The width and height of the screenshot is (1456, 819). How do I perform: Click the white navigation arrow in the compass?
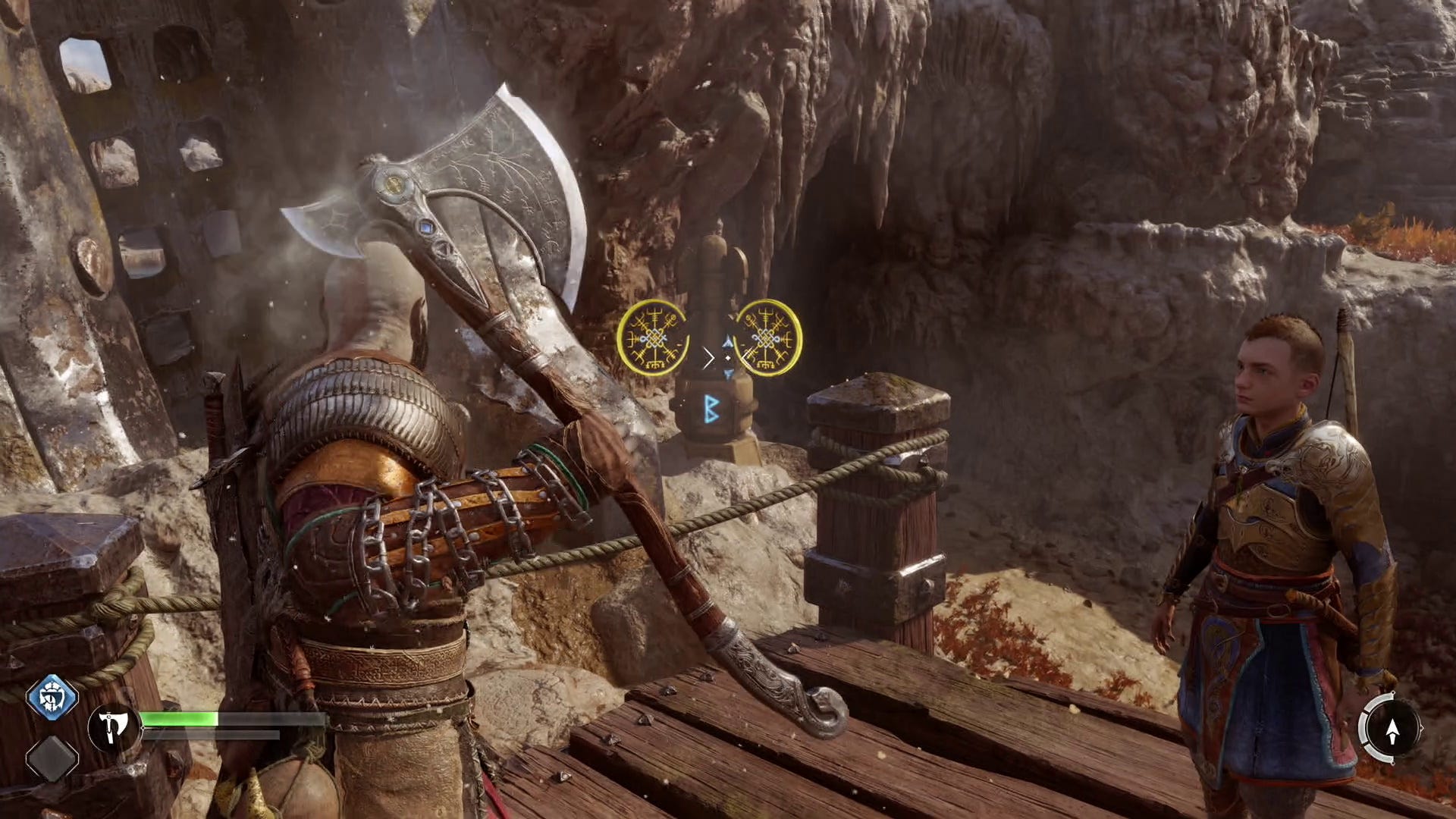point(1392,730)
